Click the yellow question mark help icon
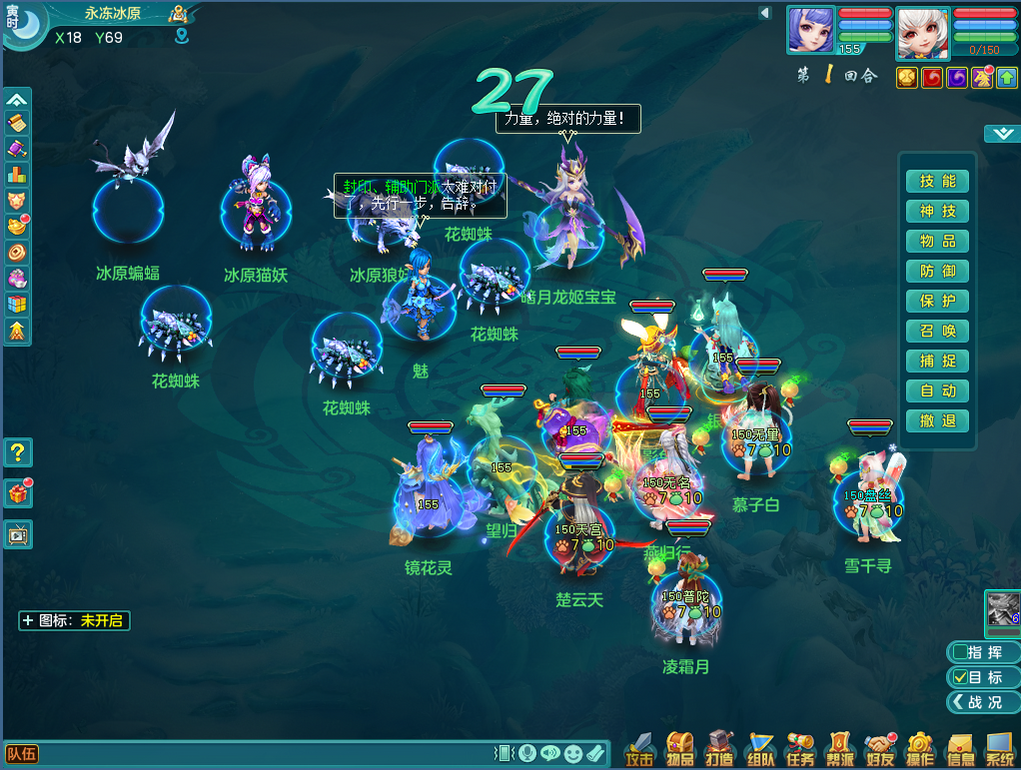Viewport: 1021px width, 770px height. click(x=17, y=453)
